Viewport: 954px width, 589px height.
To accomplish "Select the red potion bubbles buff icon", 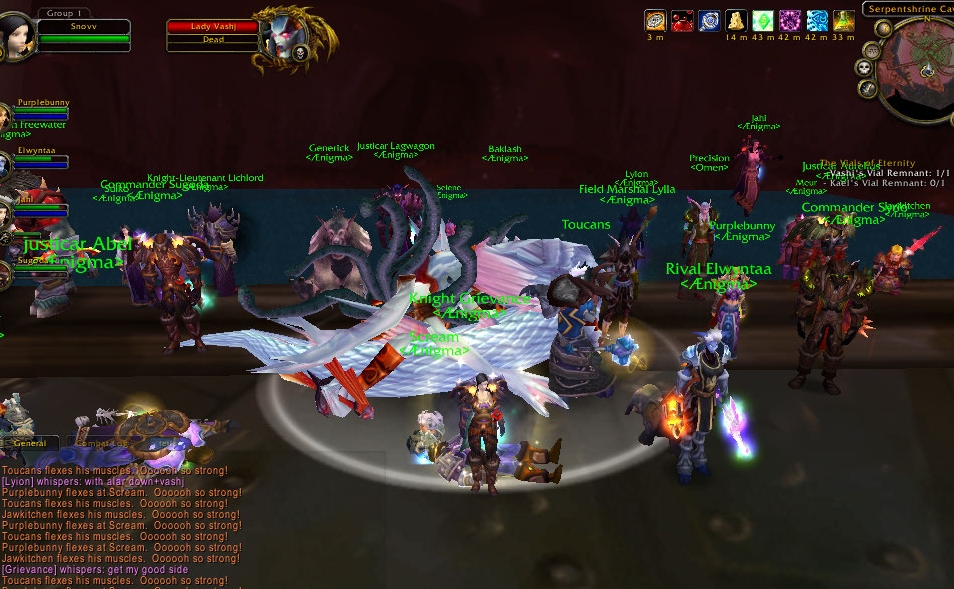I will pos(682,20).
